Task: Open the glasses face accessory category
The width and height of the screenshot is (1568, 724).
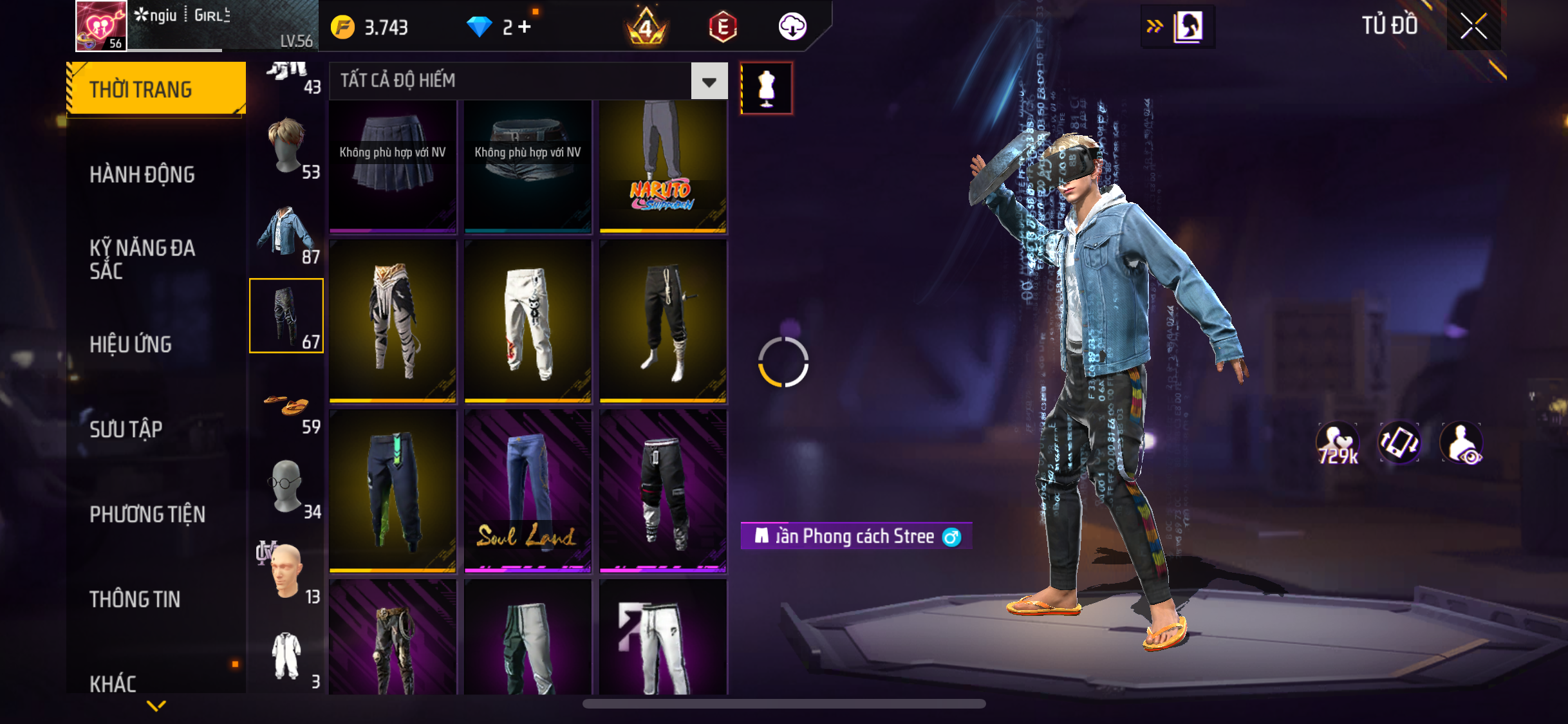Action: pos(286,487)
